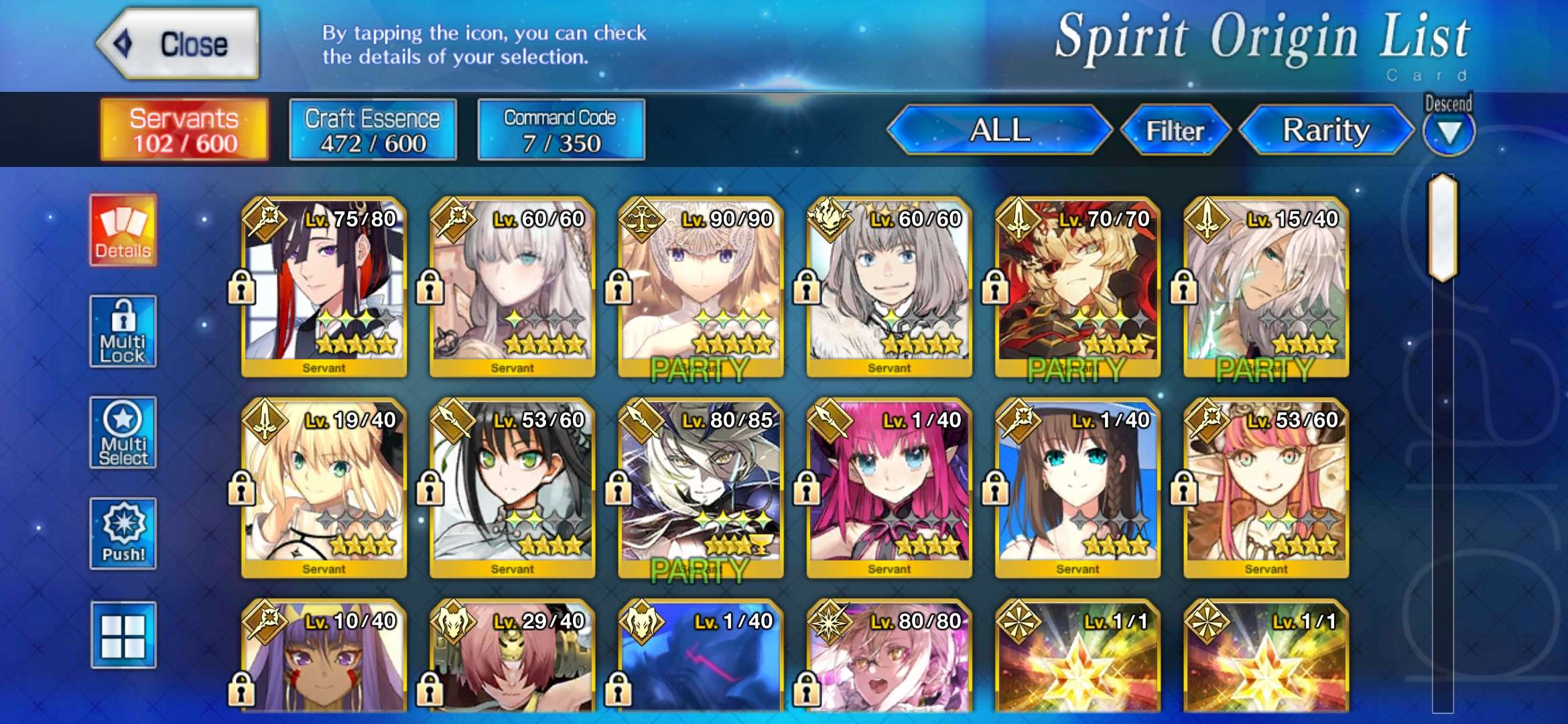Select the Lv. 80/85 servant card
Image resolution: width=1568 pixels, height=724 pixels.
coord(701,488)
